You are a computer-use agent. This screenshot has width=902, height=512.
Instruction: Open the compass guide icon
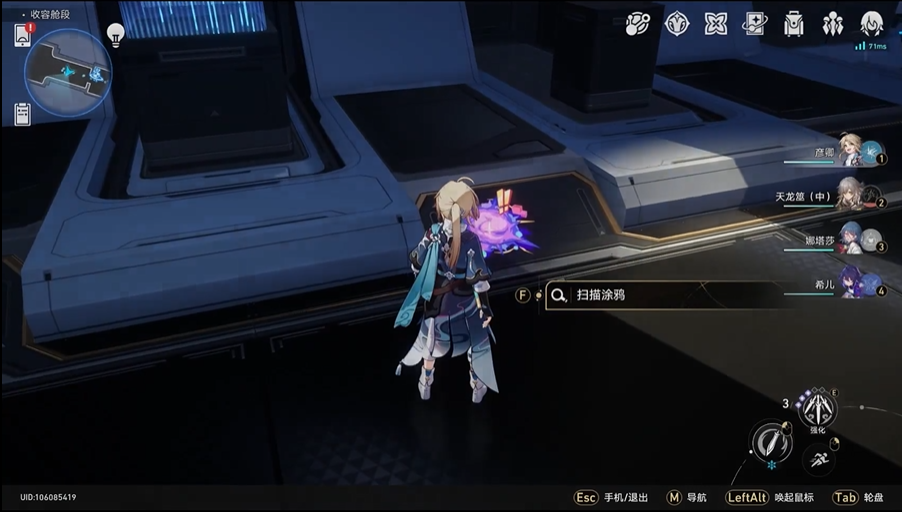(677, 24)
